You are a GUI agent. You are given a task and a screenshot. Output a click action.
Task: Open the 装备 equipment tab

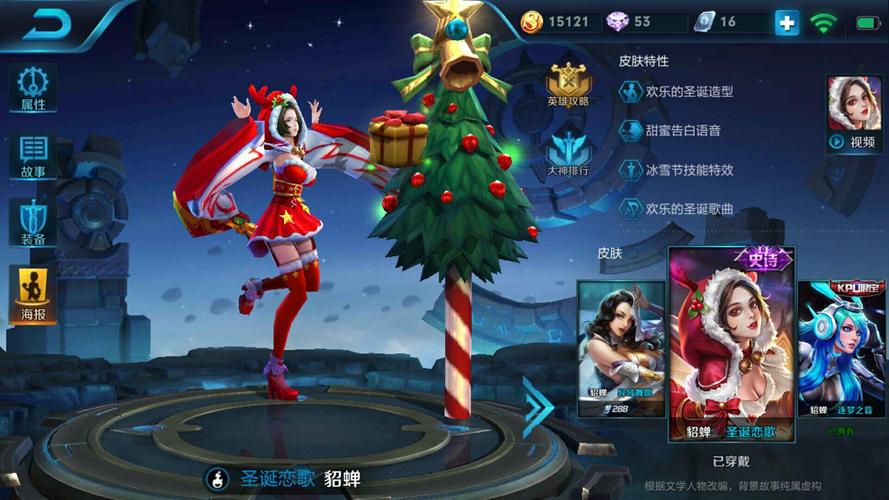pos(33,222)
